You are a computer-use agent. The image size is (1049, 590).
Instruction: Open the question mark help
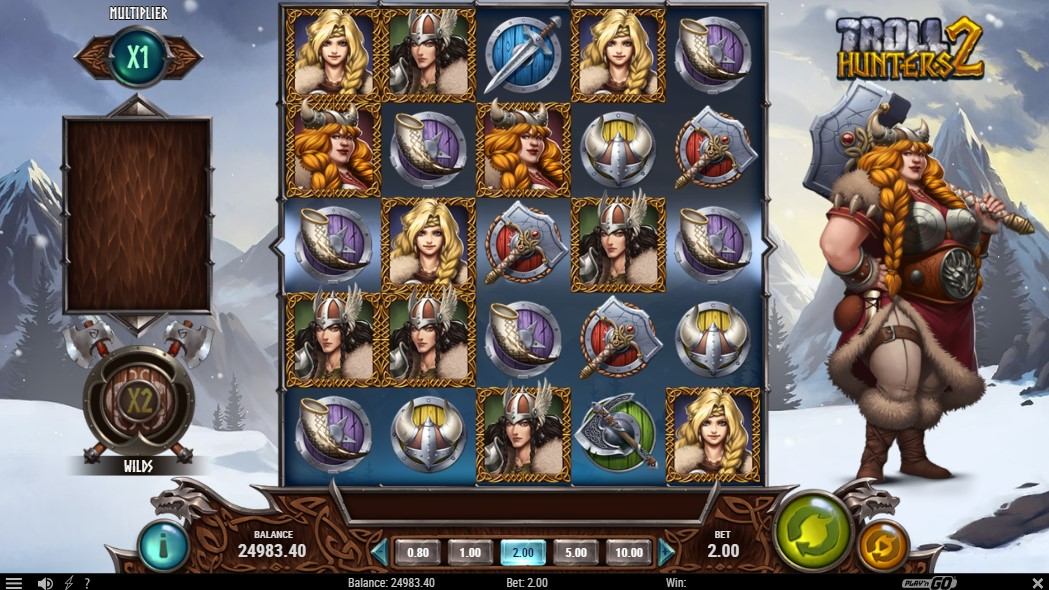pyautogui.click(x=87, y=583)
